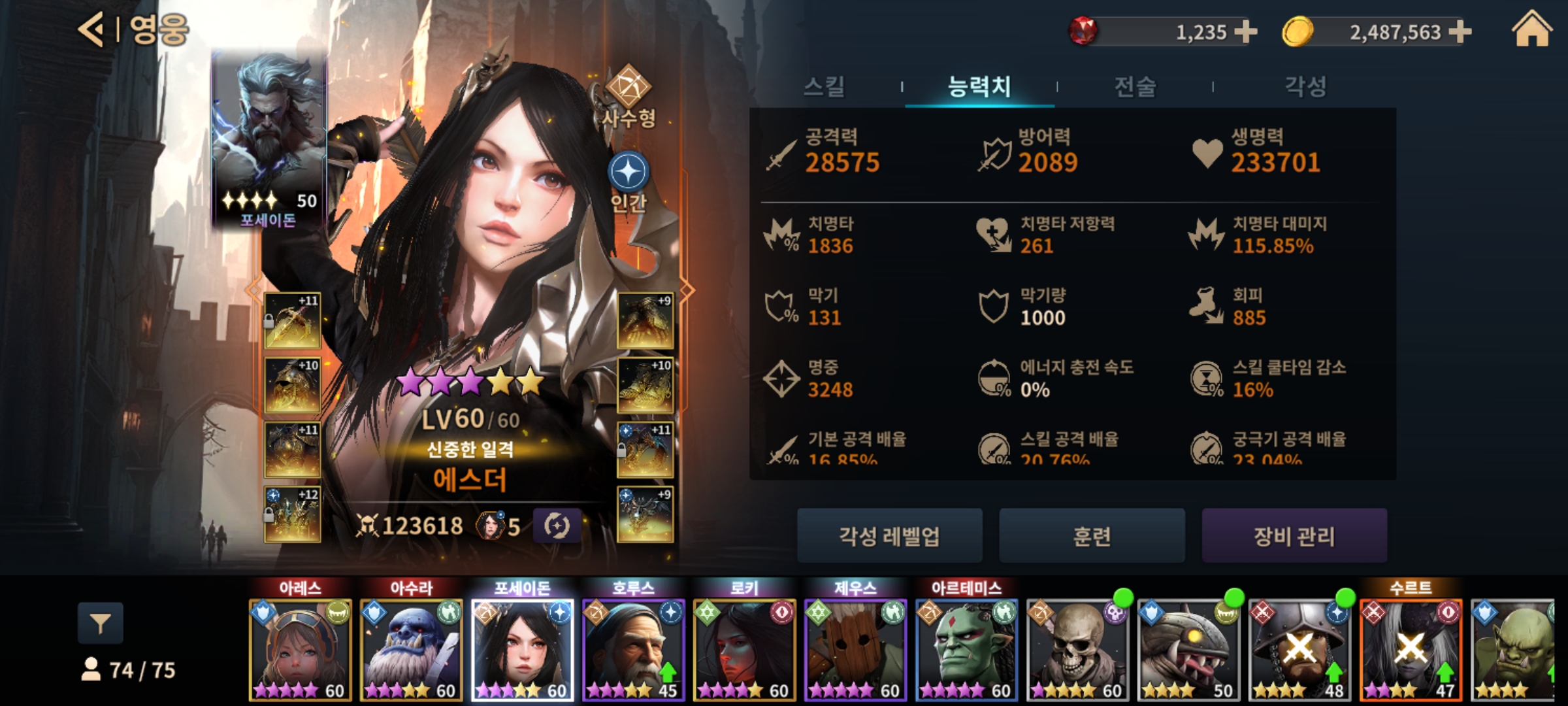
Task: Click the swap icon beside power 123618
Action: [557, 526]
